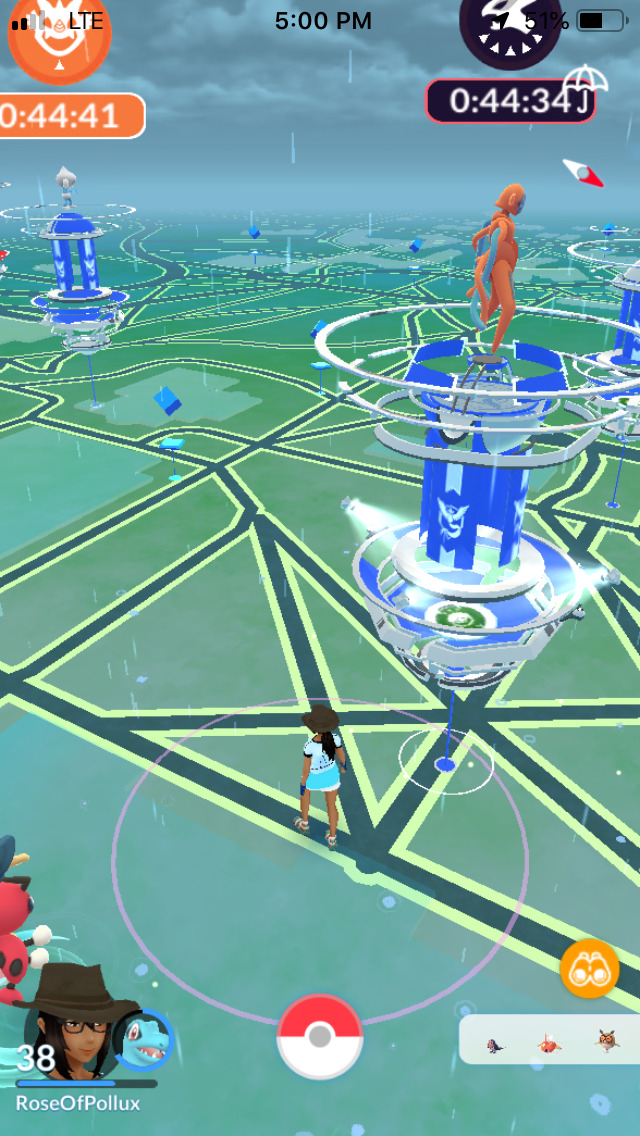Screen dimensions: 640x1136
Task: View the Totodile buddy icon
Action: tap(143, 1041)
